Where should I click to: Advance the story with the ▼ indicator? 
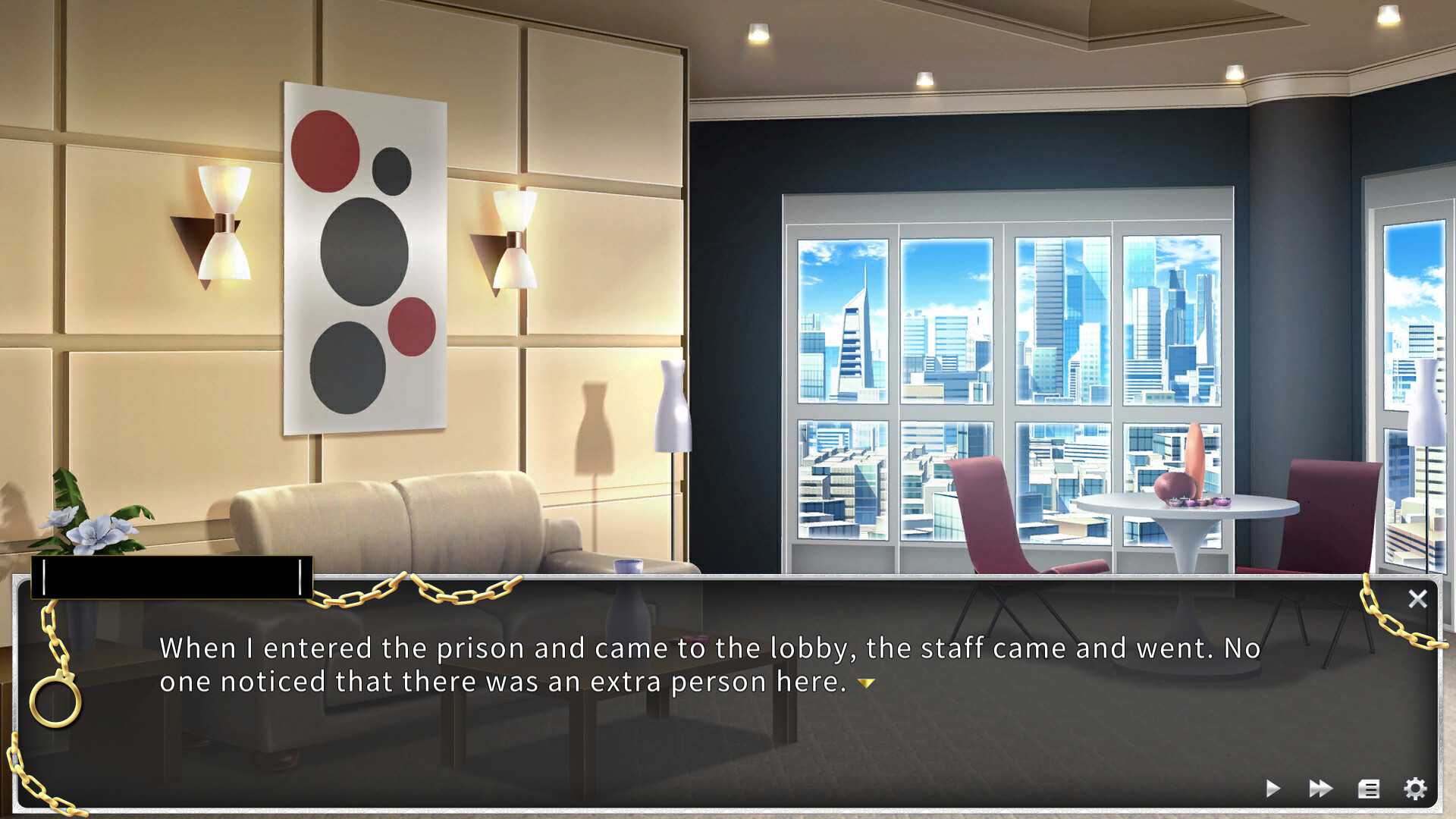point(864,683)
